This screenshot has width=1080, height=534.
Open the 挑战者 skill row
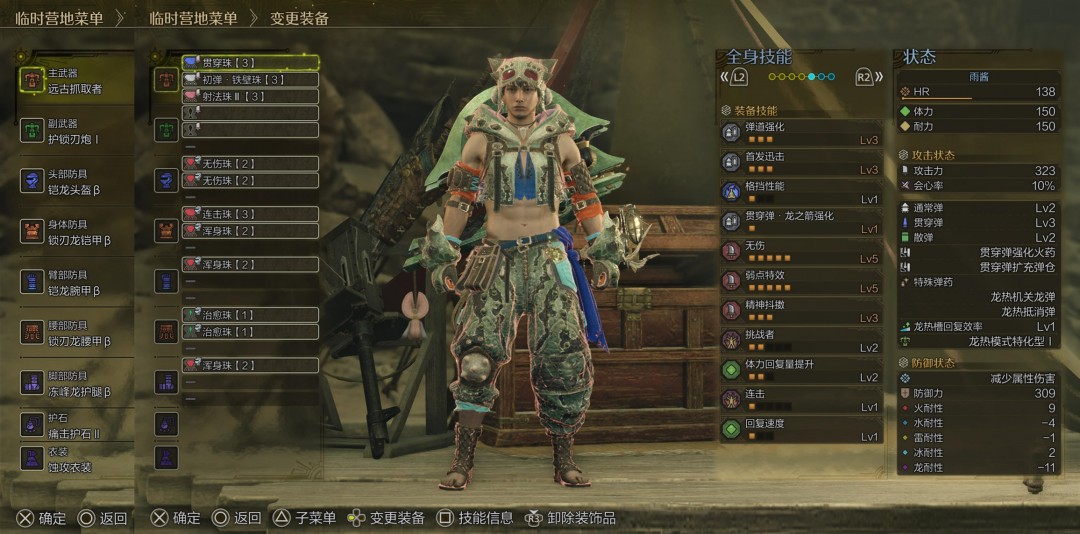tap(800, 340)
